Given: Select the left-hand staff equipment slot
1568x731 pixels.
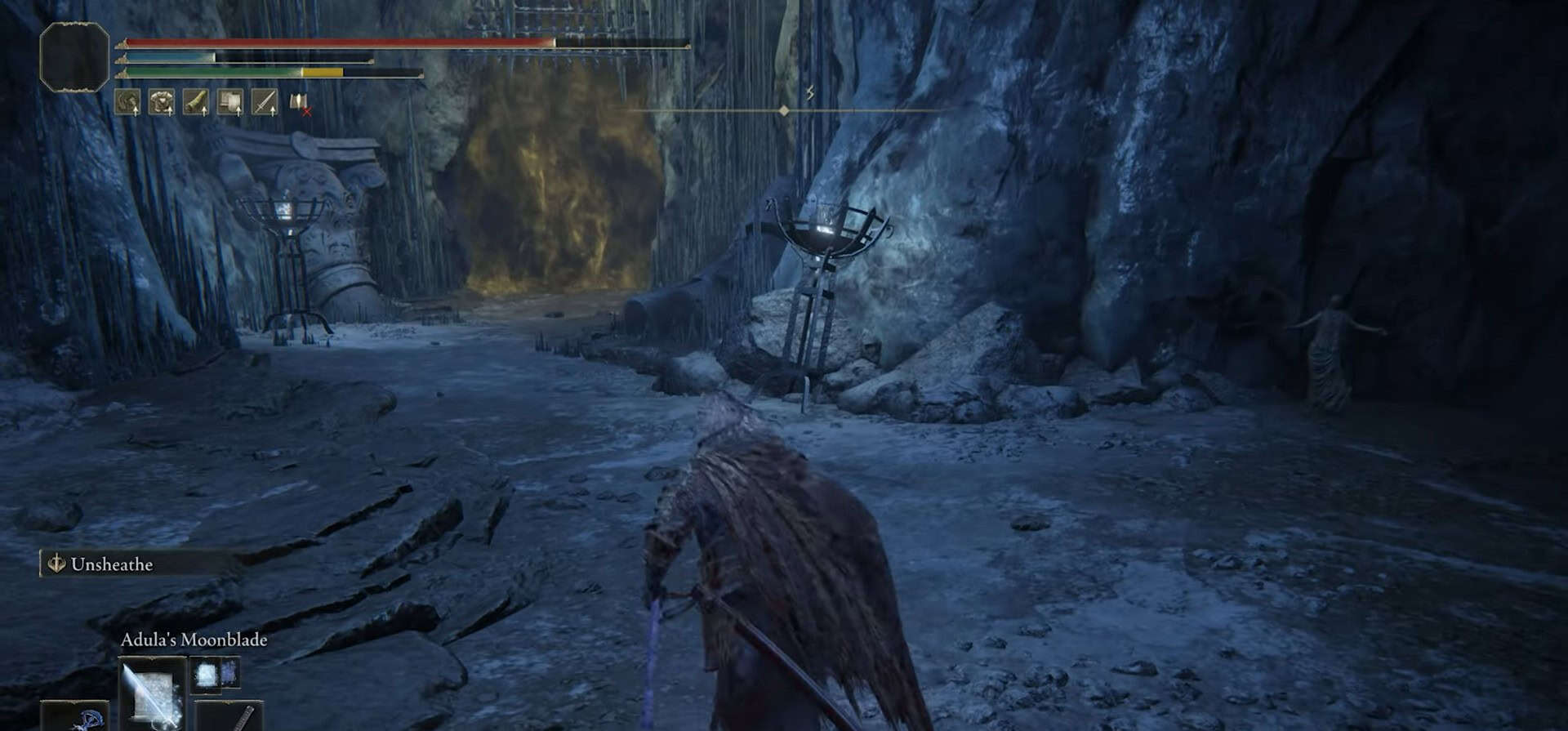Looking at the screenshot, I should (76, 719).
